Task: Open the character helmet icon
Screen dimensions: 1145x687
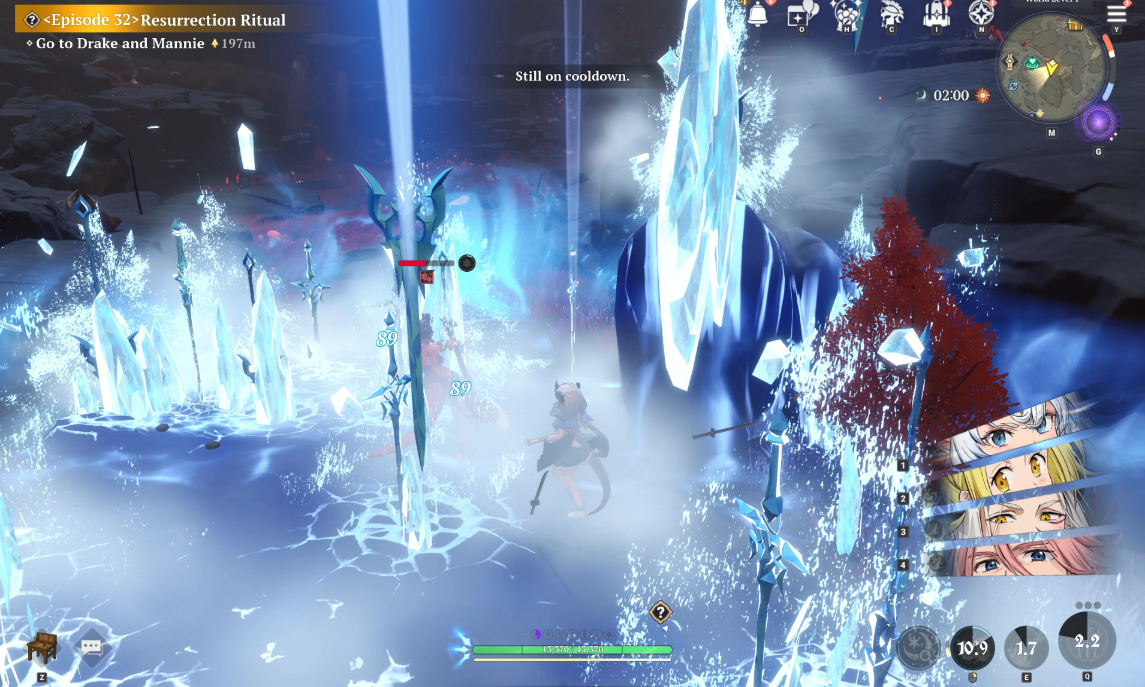Action: (891, 14)
